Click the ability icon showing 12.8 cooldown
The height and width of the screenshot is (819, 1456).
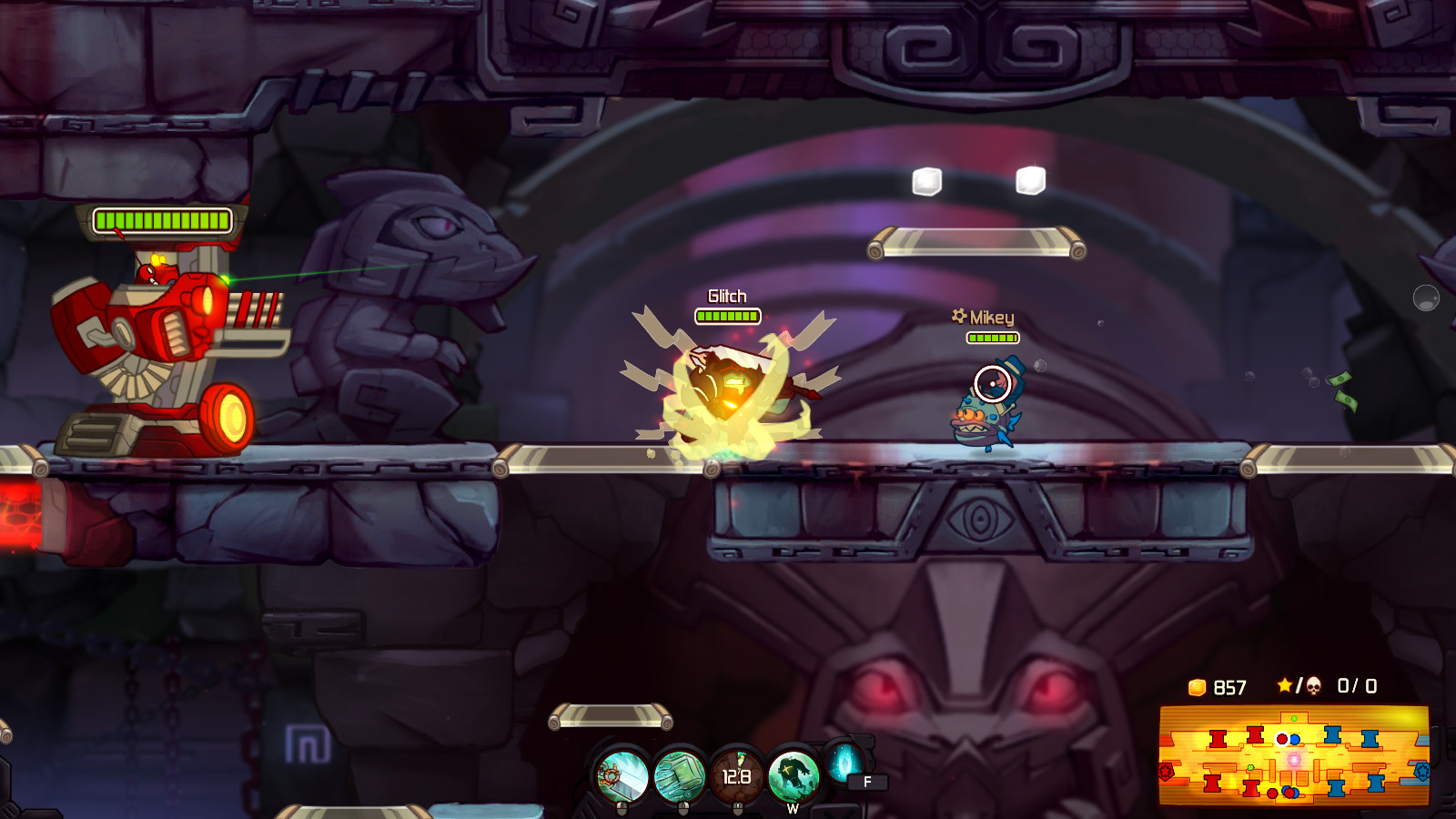[x=737, y=778]
